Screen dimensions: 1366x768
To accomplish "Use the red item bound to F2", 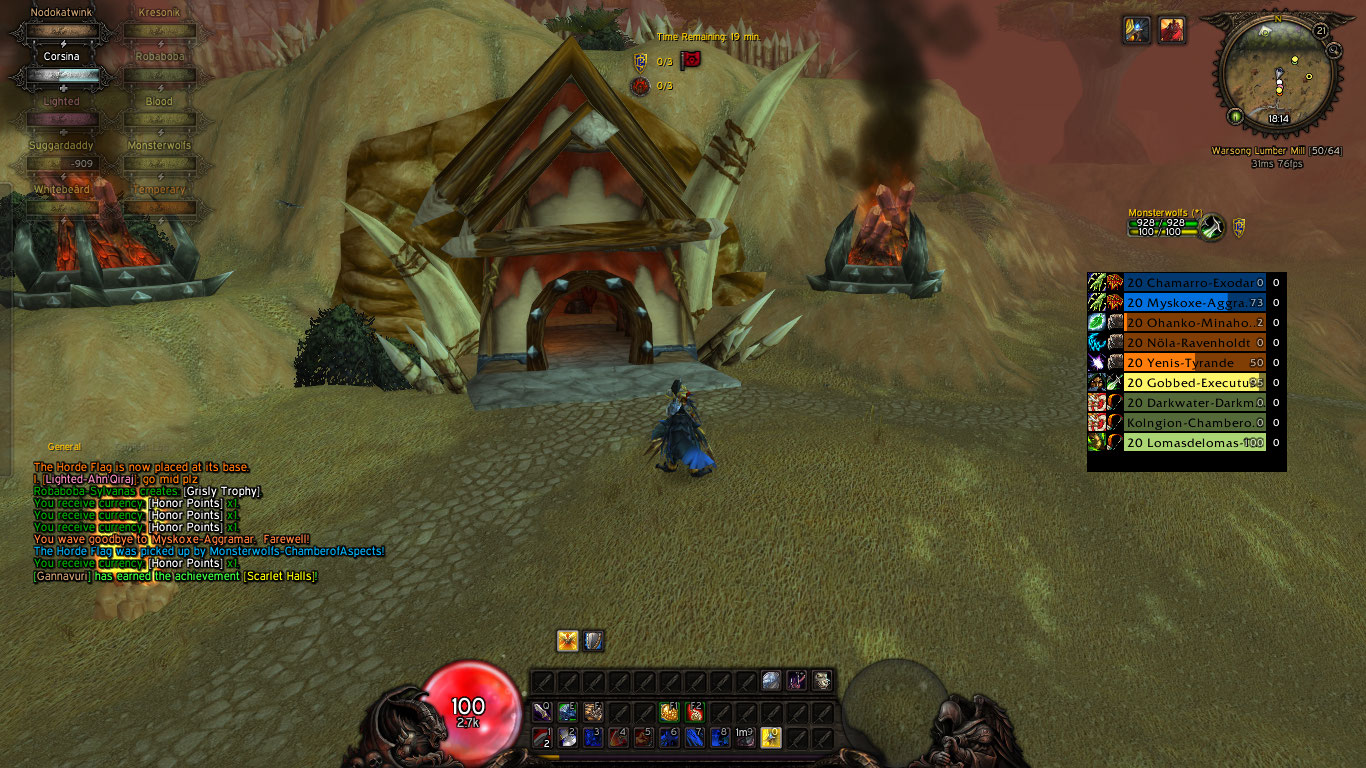I will pyautogui.click(x=695, y=712).
